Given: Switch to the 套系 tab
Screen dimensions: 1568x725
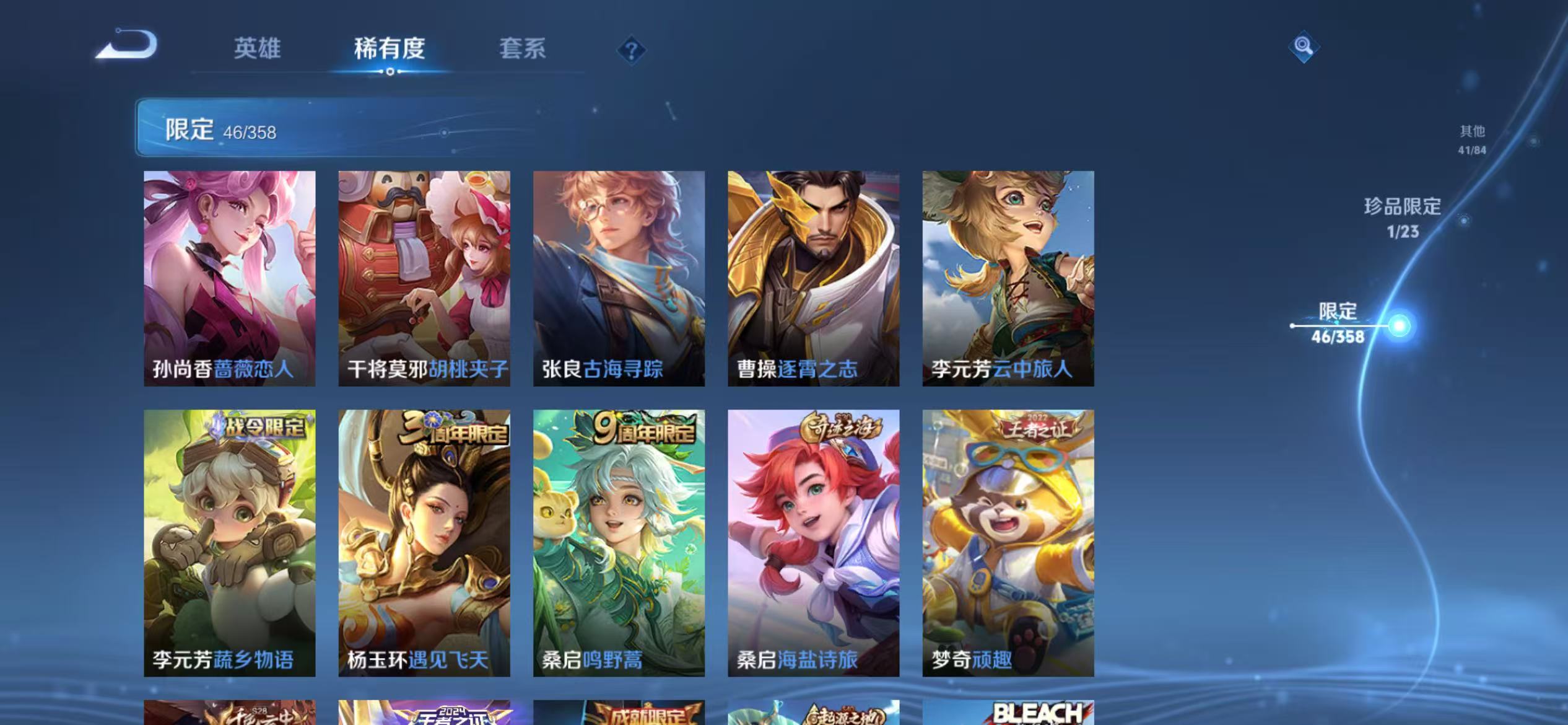Looking at the screenshot, I should click(523, 48).
